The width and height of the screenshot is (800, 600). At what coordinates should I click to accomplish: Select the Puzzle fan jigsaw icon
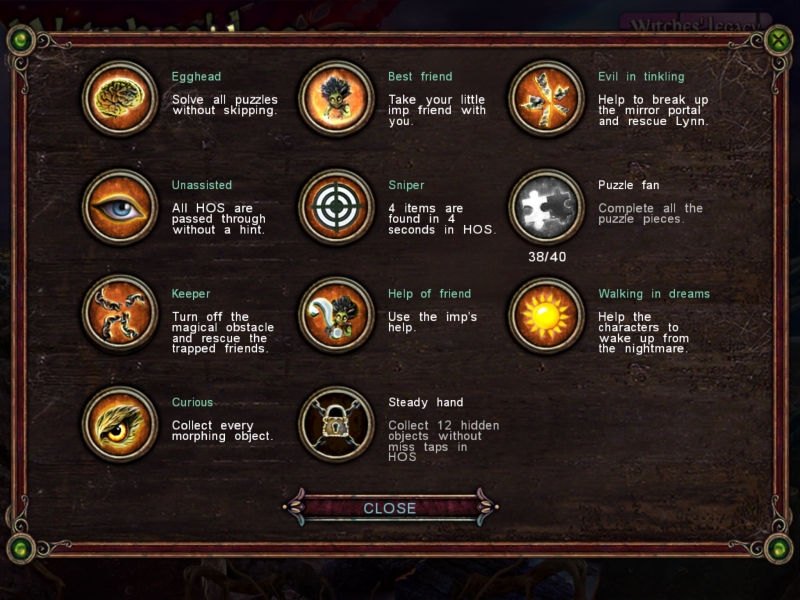[546, 206]
